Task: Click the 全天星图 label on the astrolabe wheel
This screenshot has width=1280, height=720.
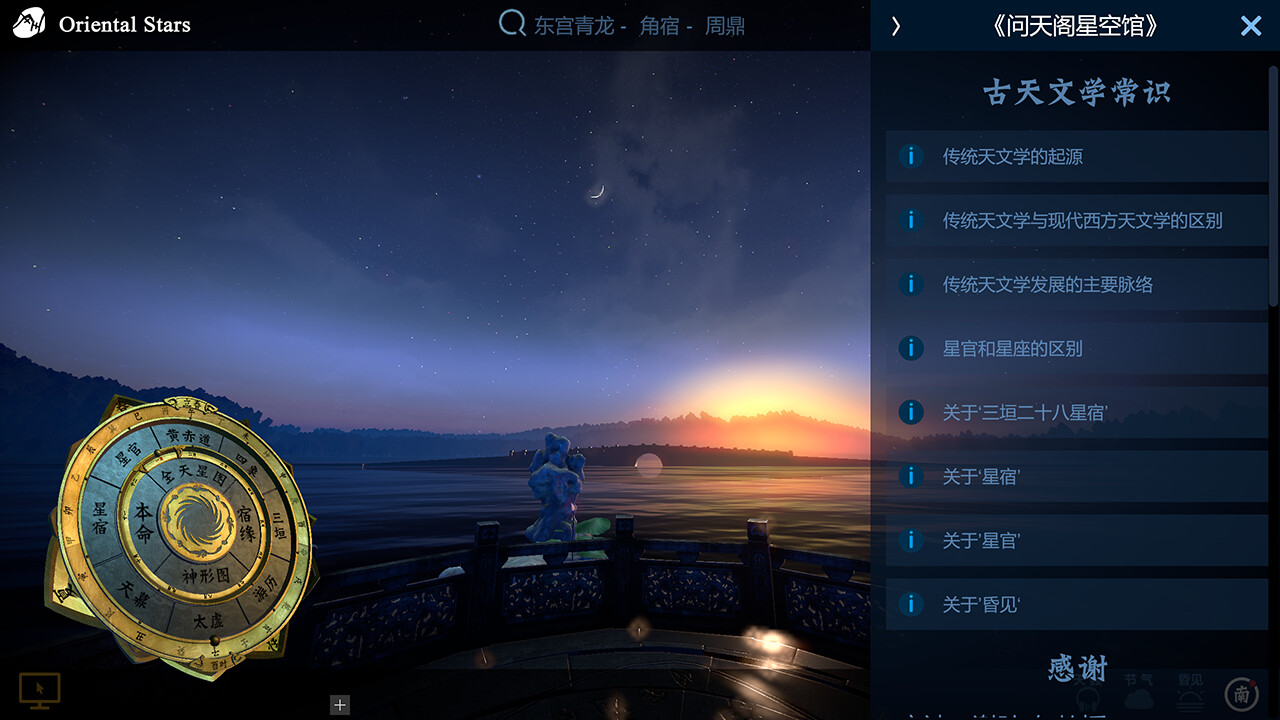Action: click(x=193, y=477)
